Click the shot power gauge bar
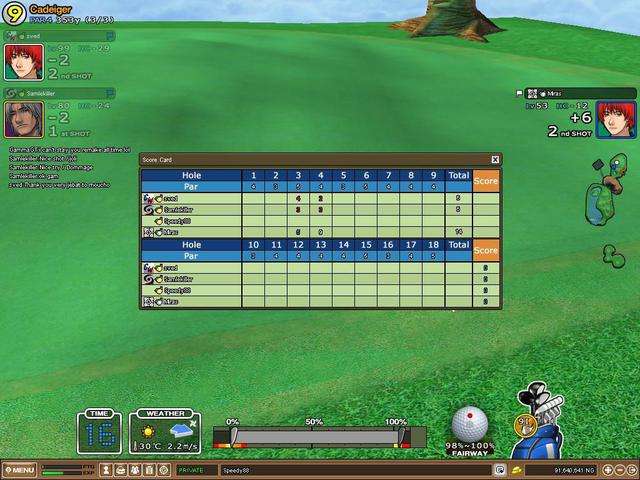Viewport: 640px width, 480px height. 319,437
